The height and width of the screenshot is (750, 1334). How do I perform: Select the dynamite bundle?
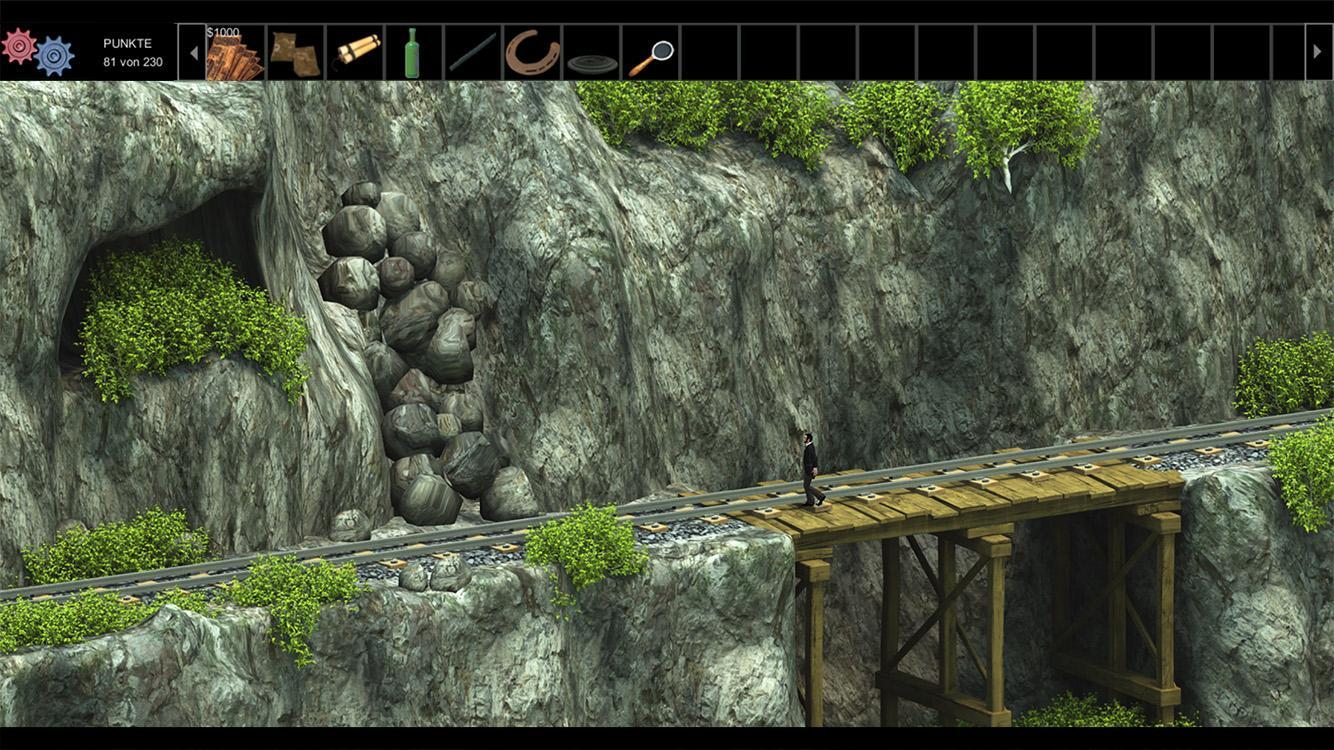click(x=355, y=52)
